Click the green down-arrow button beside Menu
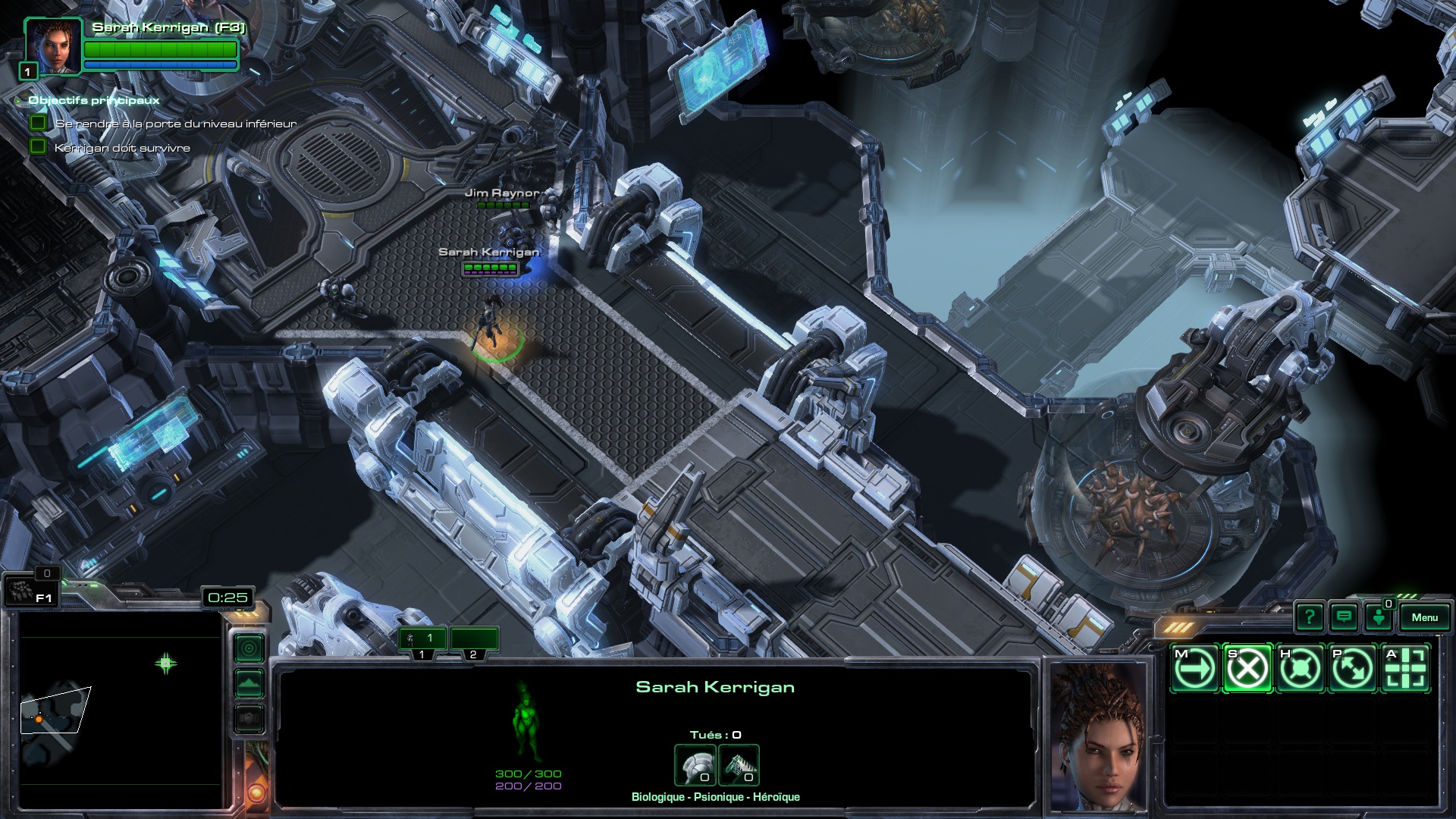This screenshot has width=1456, height=819. point(1379,617)
